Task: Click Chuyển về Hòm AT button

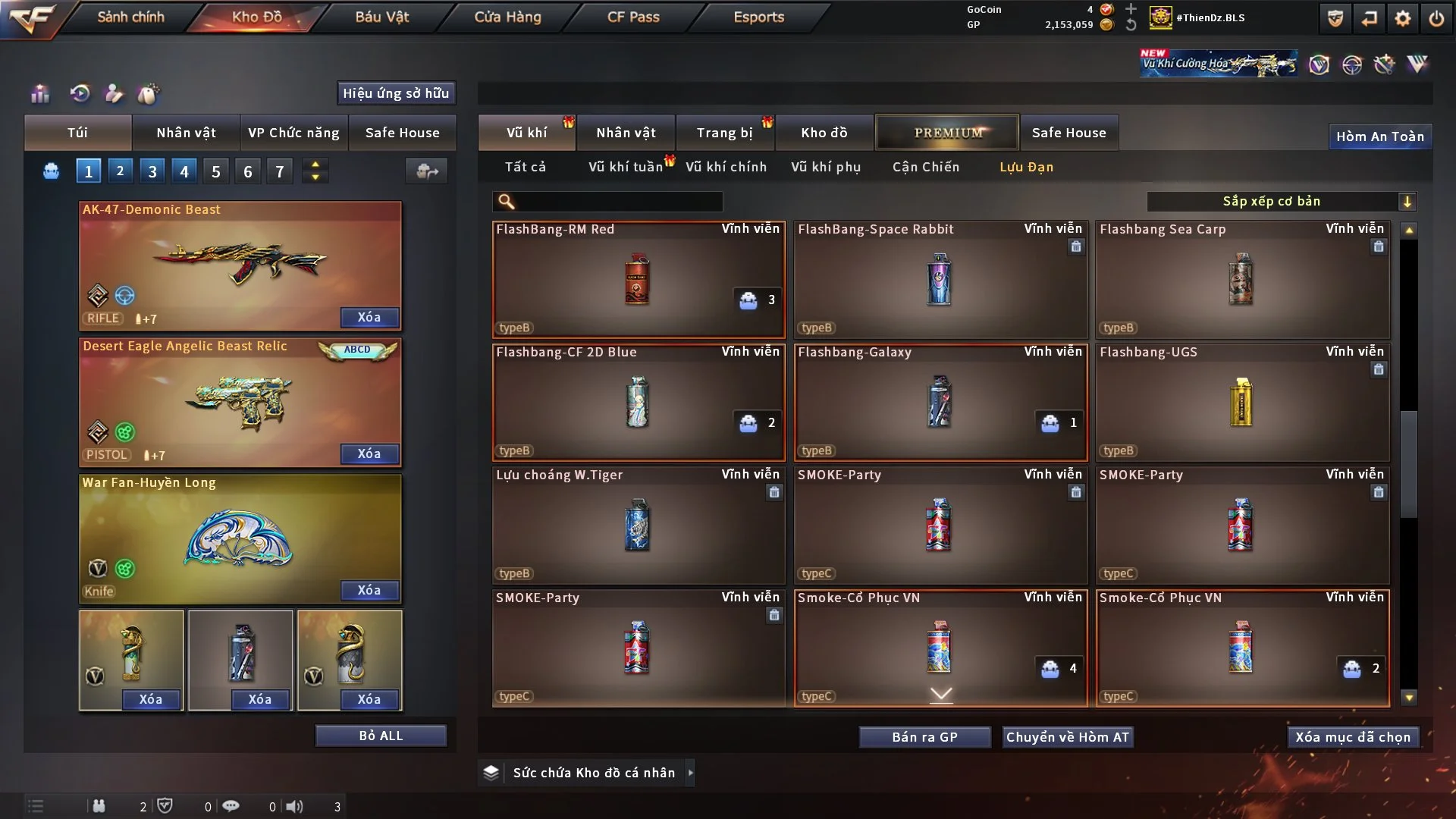Action: (1068, 737)
